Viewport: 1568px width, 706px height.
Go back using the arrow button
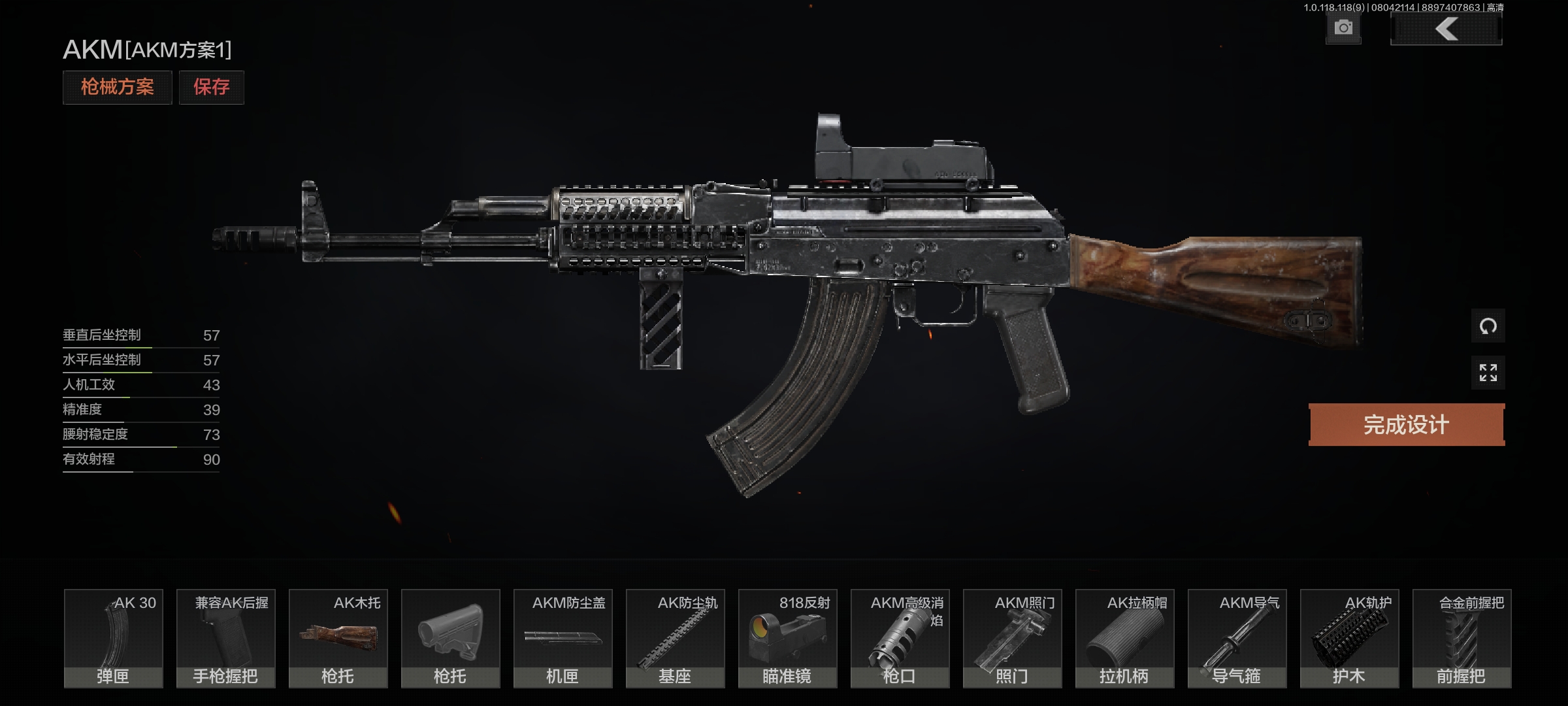pyautogui.click(x=1446, y=29)
